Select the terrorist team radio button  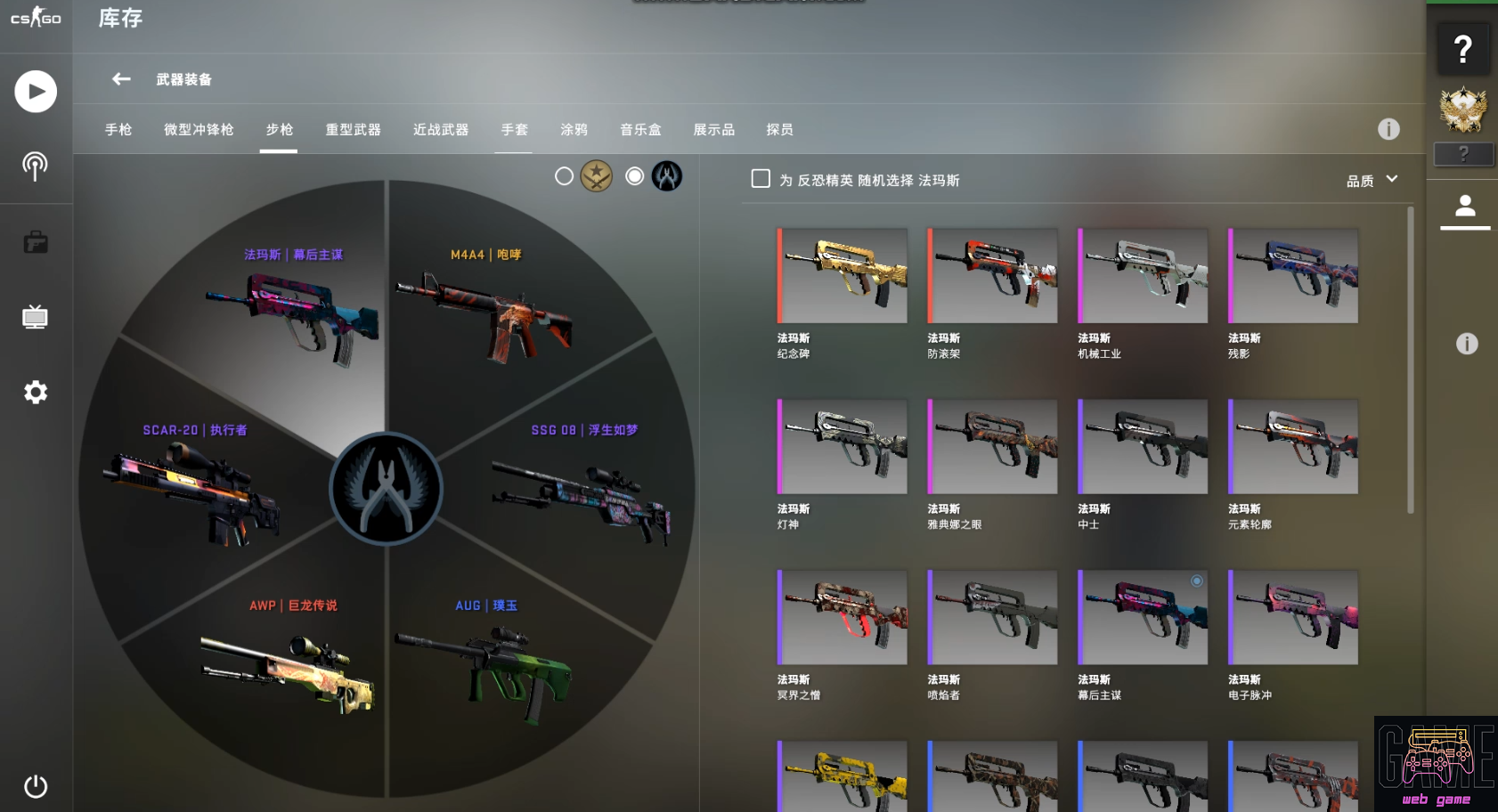(x=564, y=176)
